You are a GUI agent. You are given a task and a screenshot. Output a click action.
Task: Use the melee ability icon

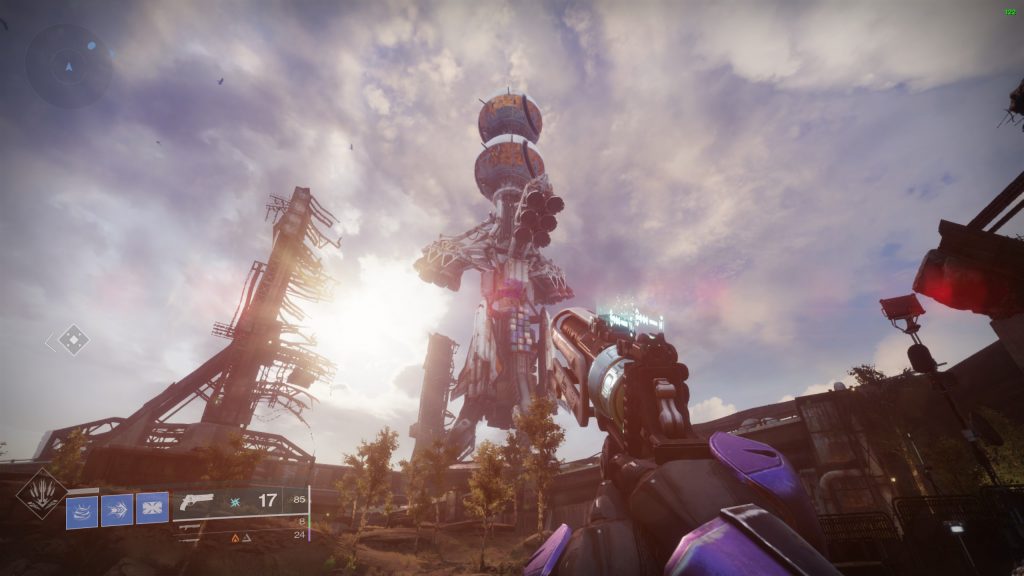point(117,511)
